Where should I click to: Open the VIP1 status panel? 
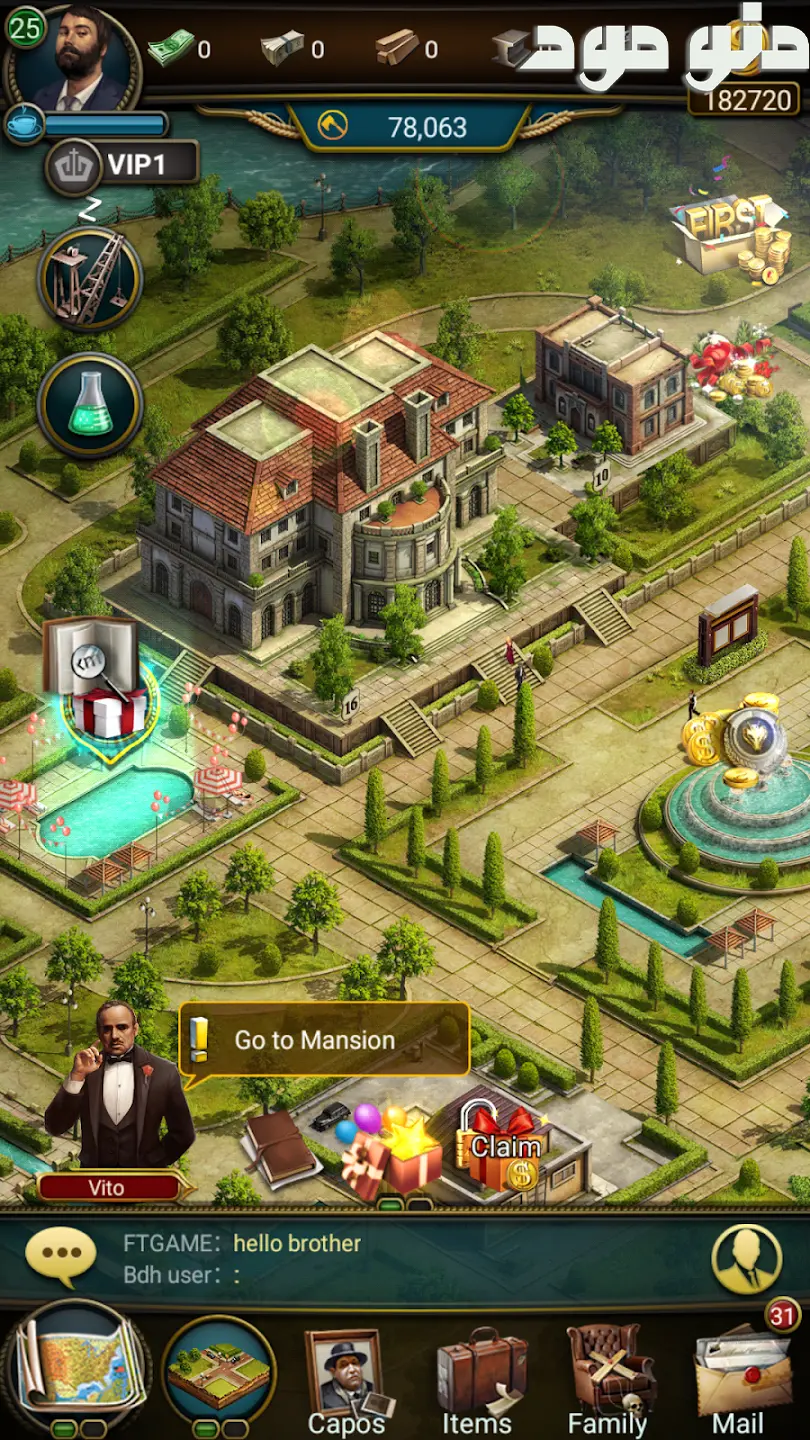[x=122, y=164]
